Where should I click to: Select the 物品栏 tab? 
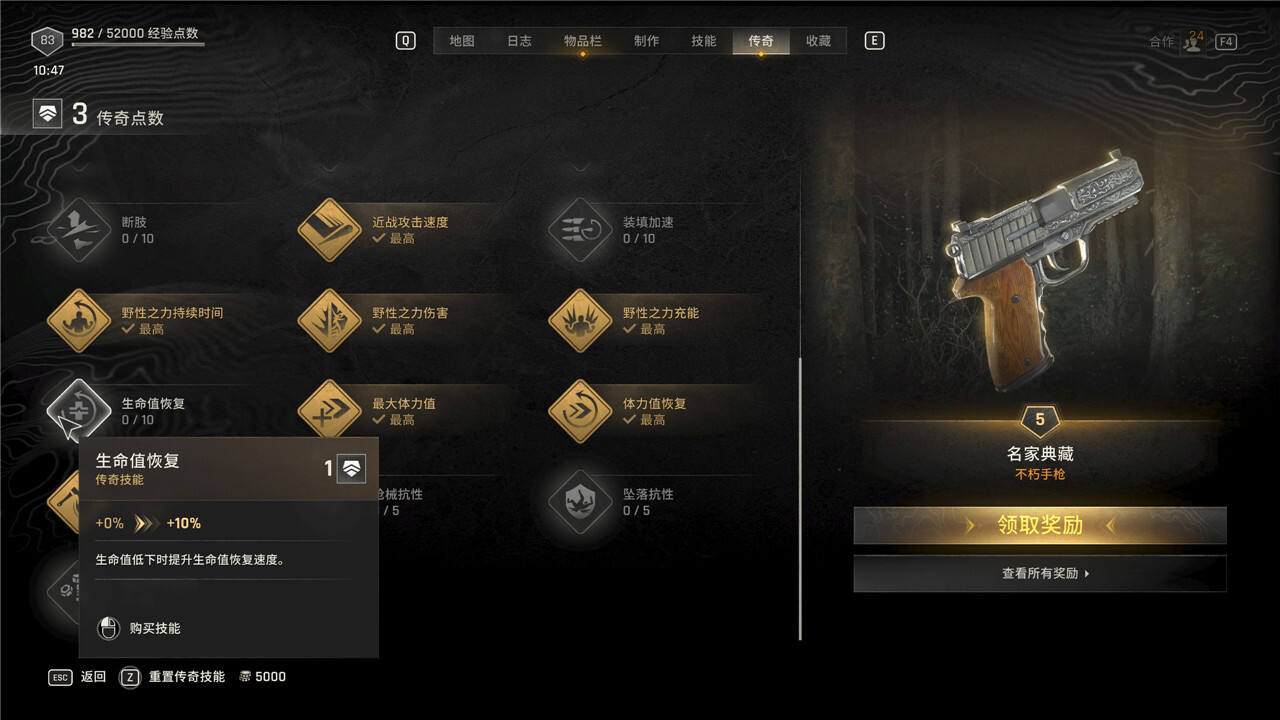[x=582, y=41]
